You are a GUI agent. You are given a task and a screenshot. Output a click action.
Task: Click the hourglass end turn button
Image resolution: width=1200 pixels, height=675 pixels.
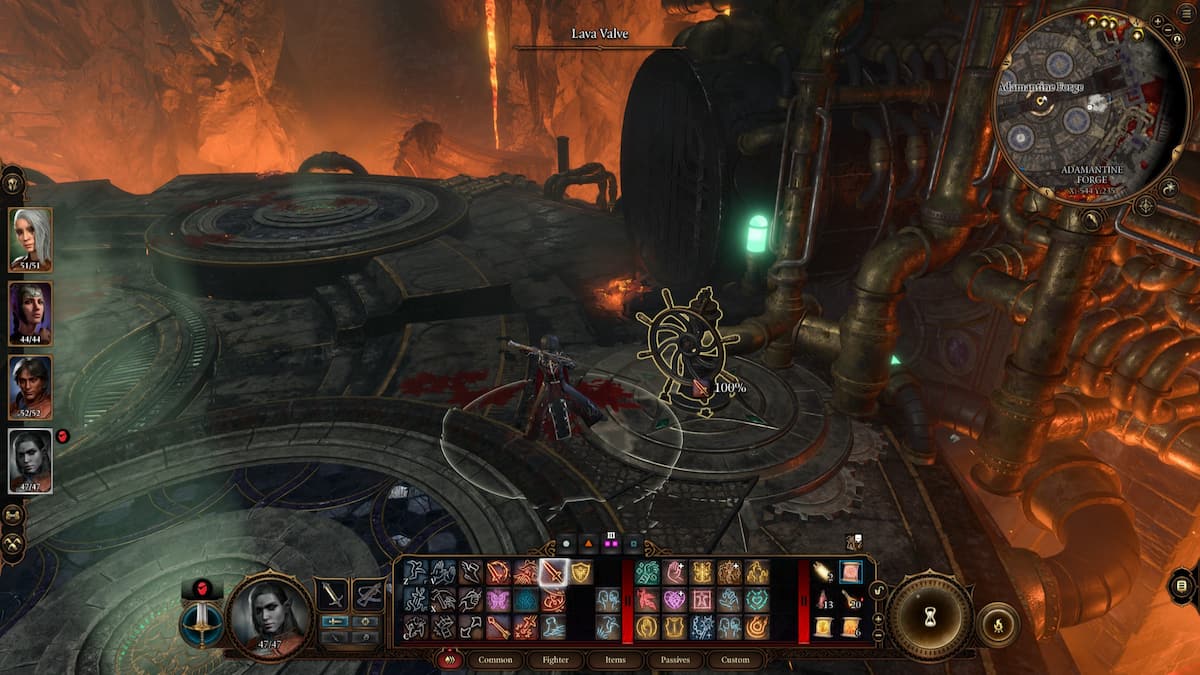[x=931, y=617]
